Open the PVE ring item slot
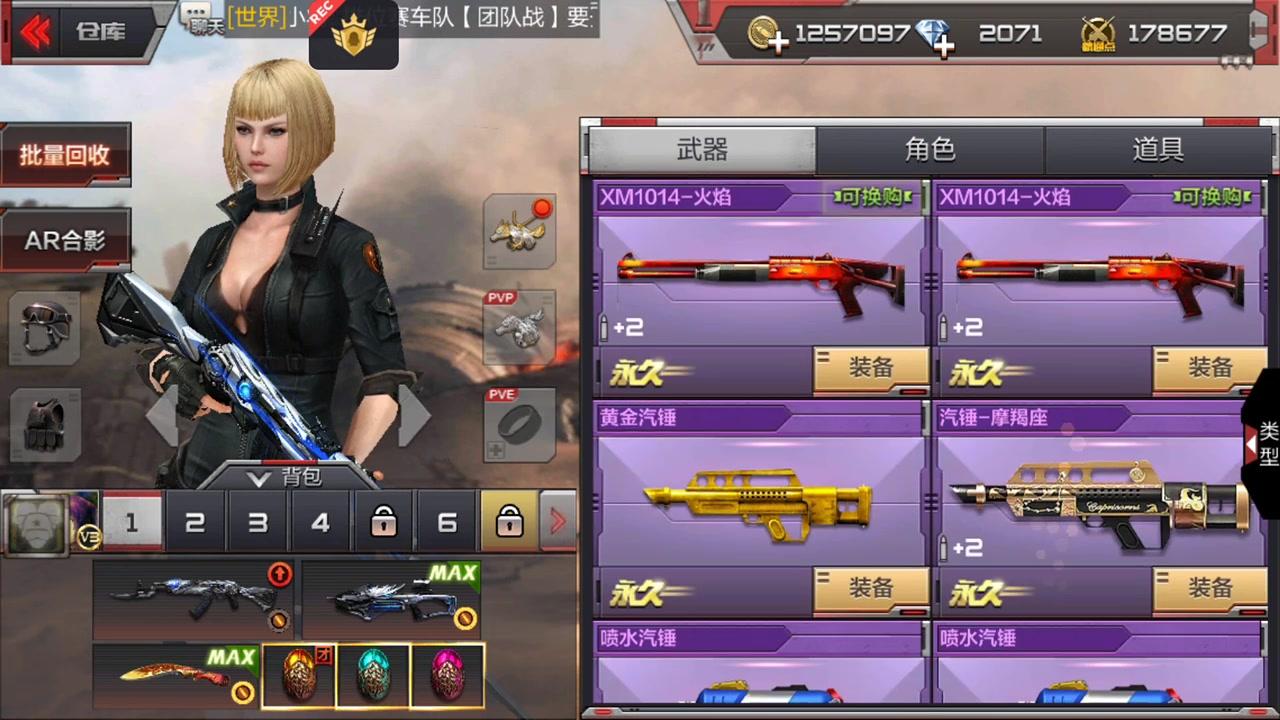 519,425
